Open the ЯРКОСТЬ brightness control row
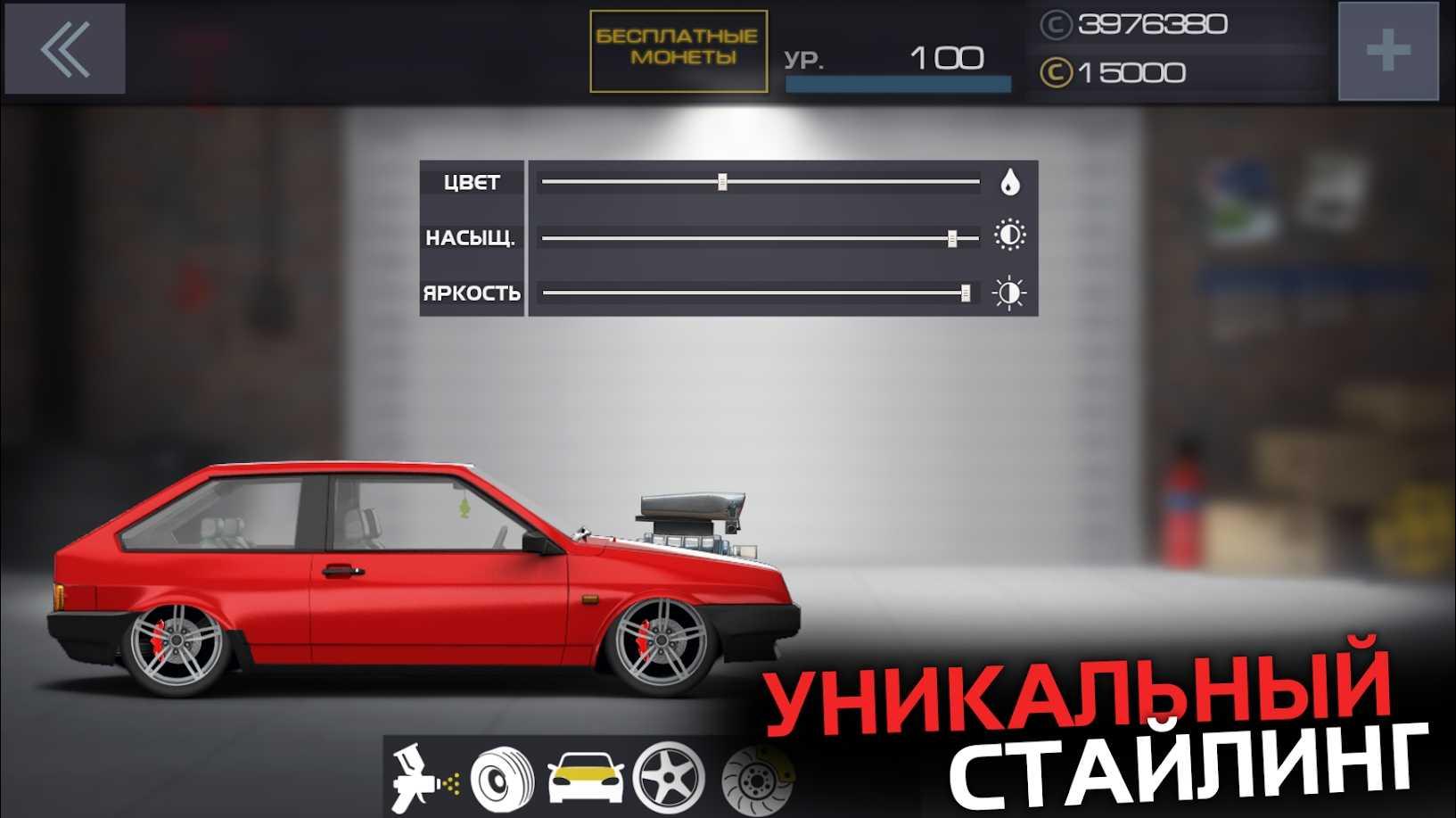This screenshot has height=818, width=1456. point(471,291)
